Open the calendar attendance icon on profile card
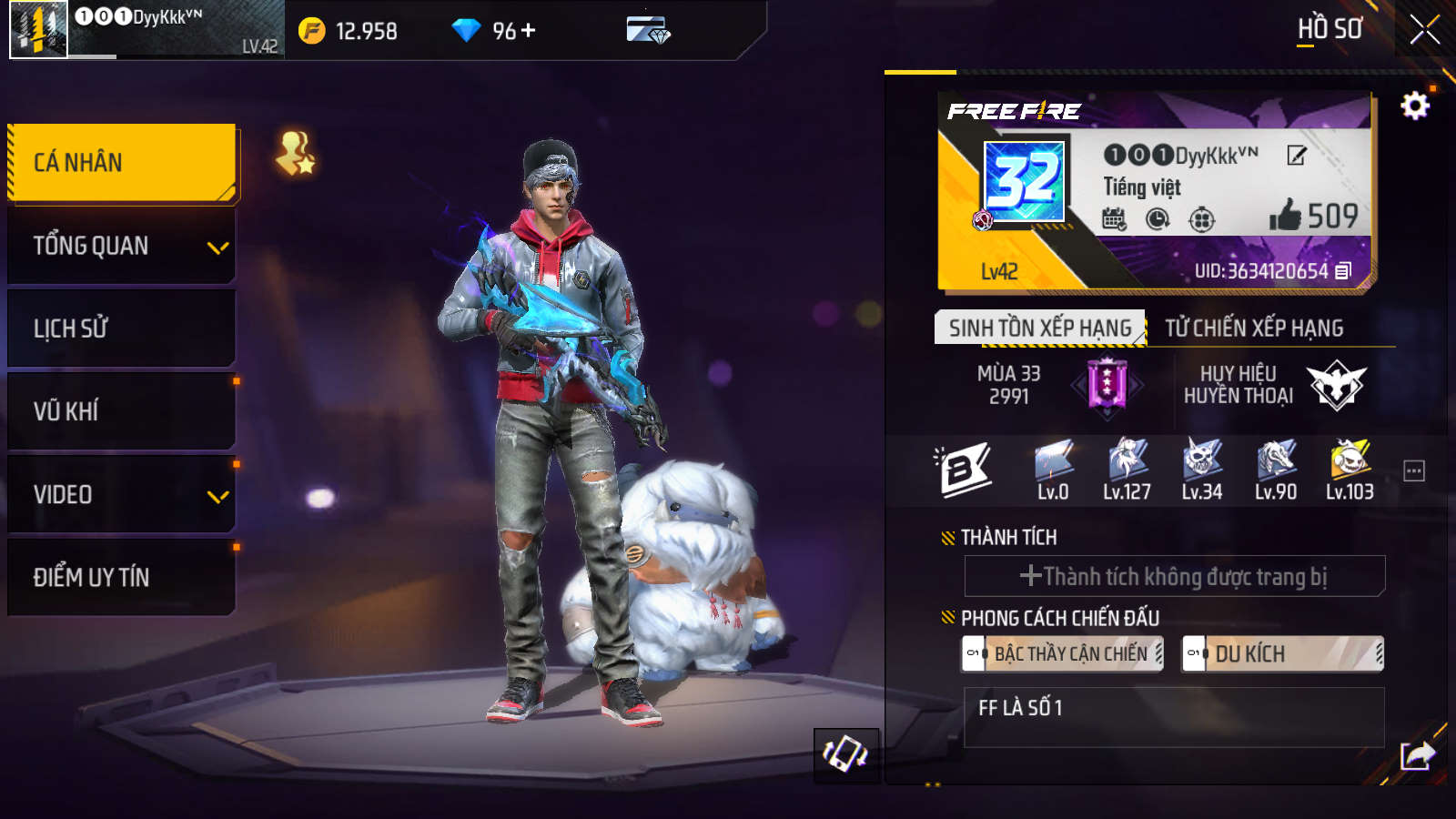 (1112, 219)
